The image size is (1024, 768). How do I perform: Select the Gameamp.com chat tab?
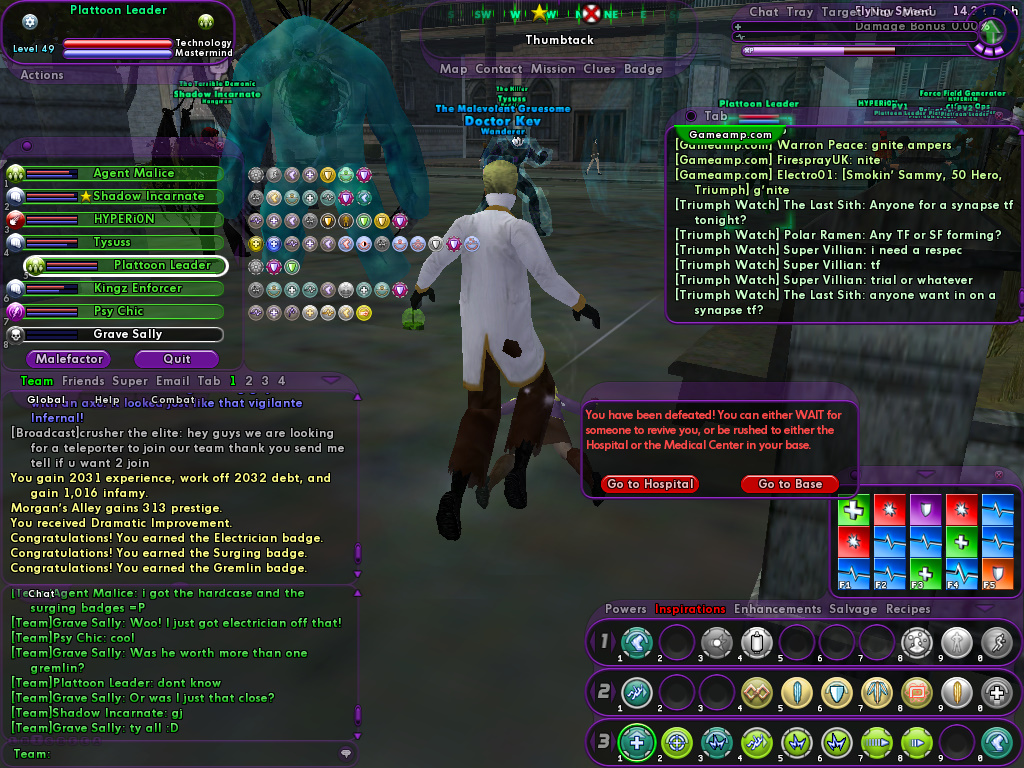tap(731, 134)
